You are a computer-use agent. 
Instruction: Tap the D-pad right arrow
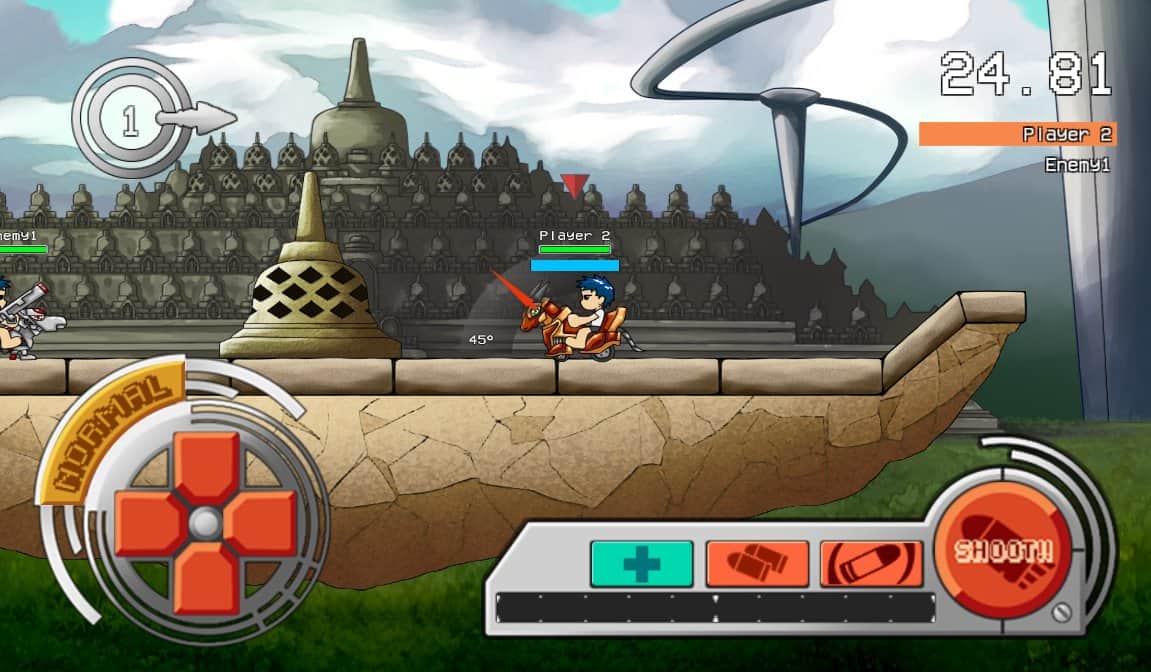[261, 523]
